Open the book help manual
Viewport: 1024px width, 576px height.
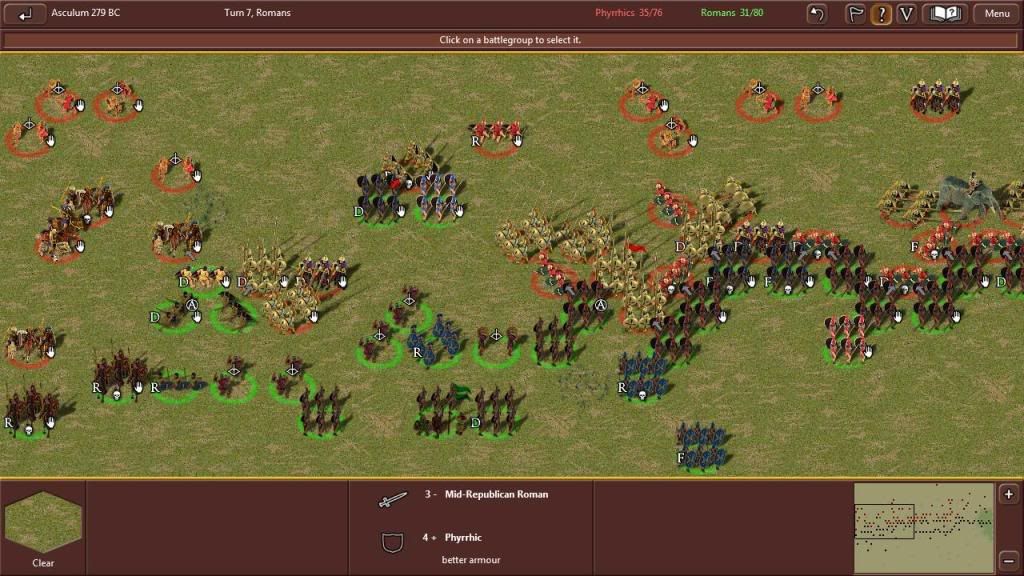click(x=945, y=14)
